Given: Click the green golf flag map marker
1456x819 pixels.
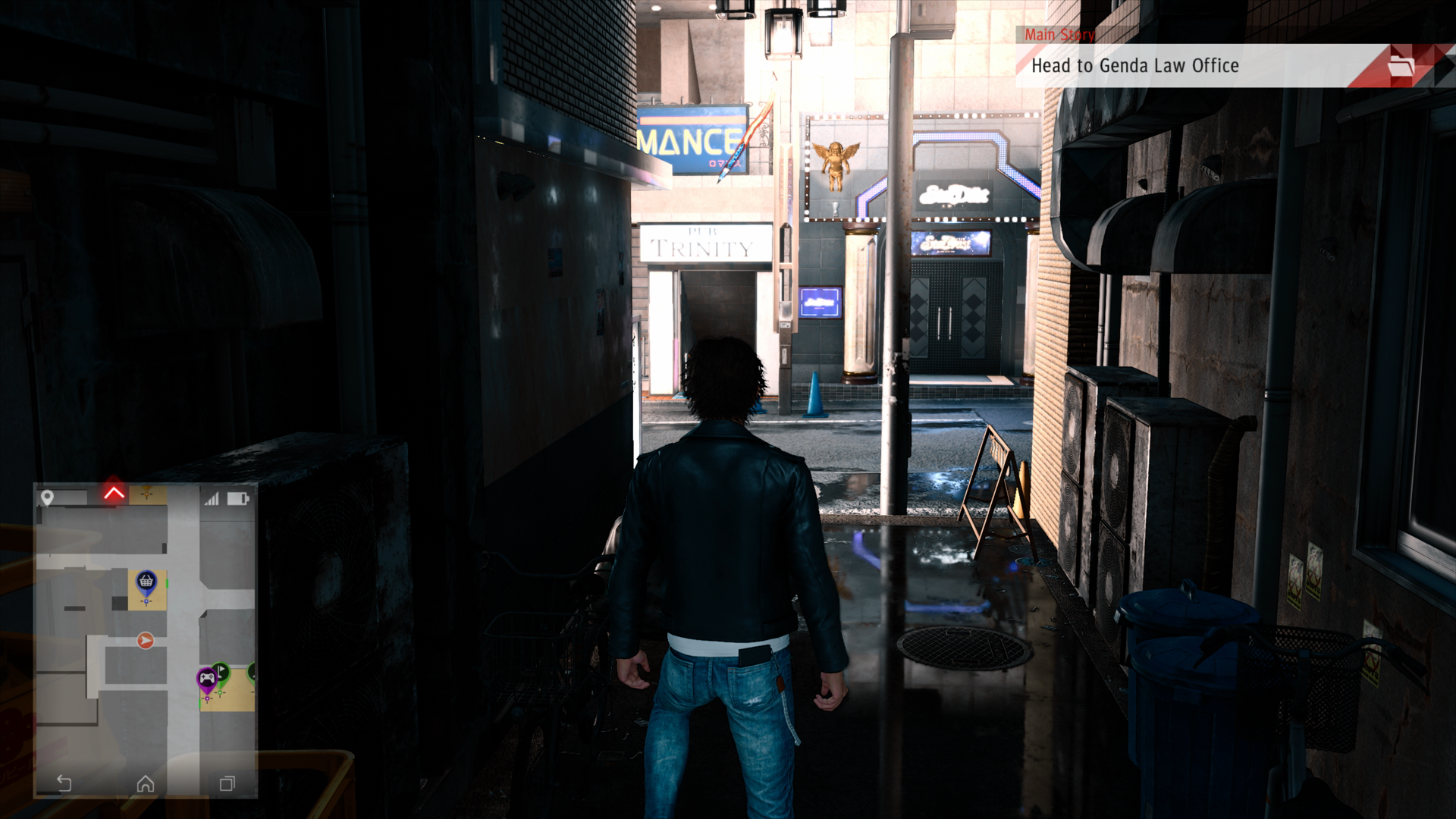Looking at the screenshot, I should coord(221,672).
